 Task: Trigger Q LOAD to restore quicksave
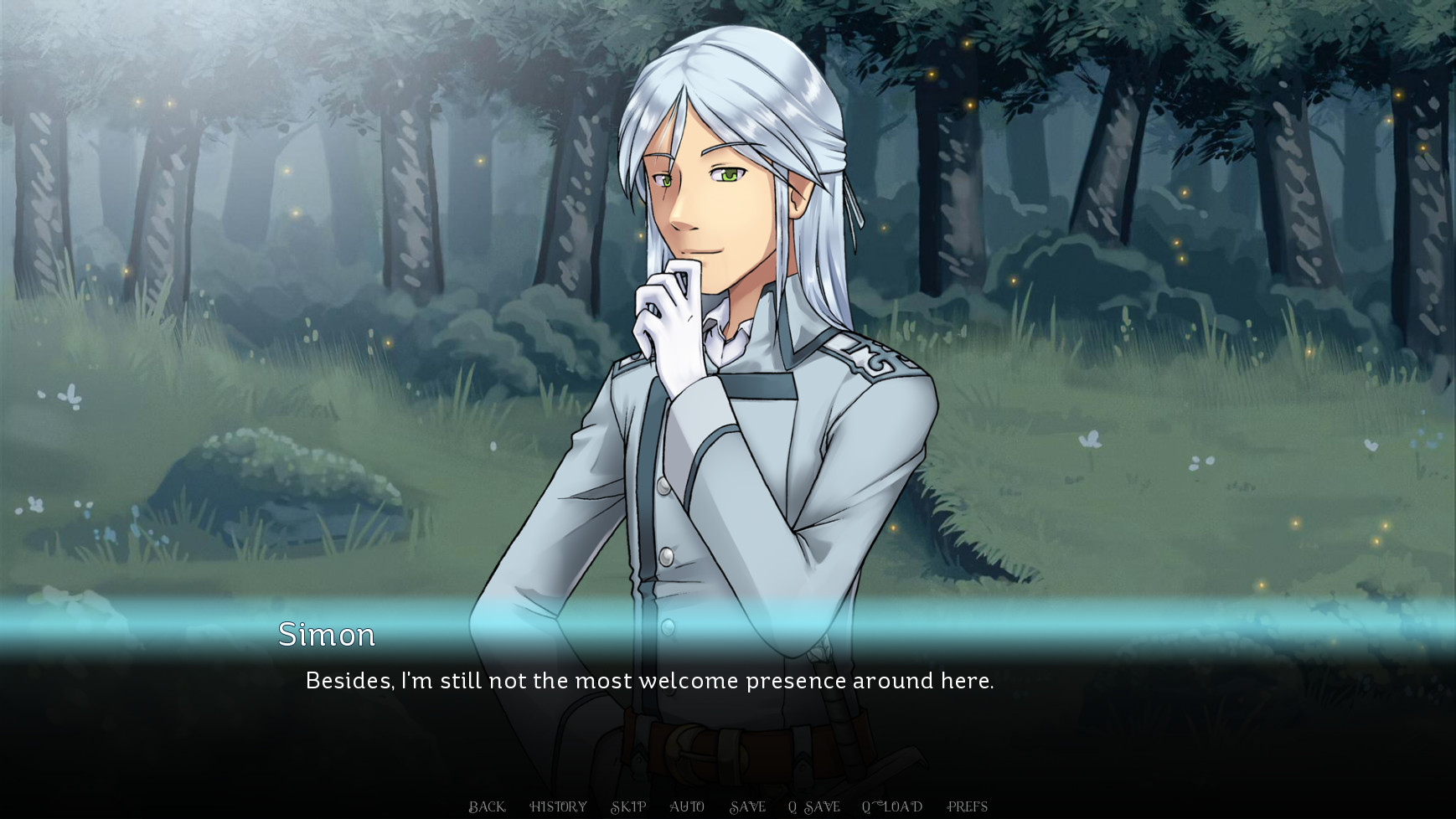click(x=892, y=806)
